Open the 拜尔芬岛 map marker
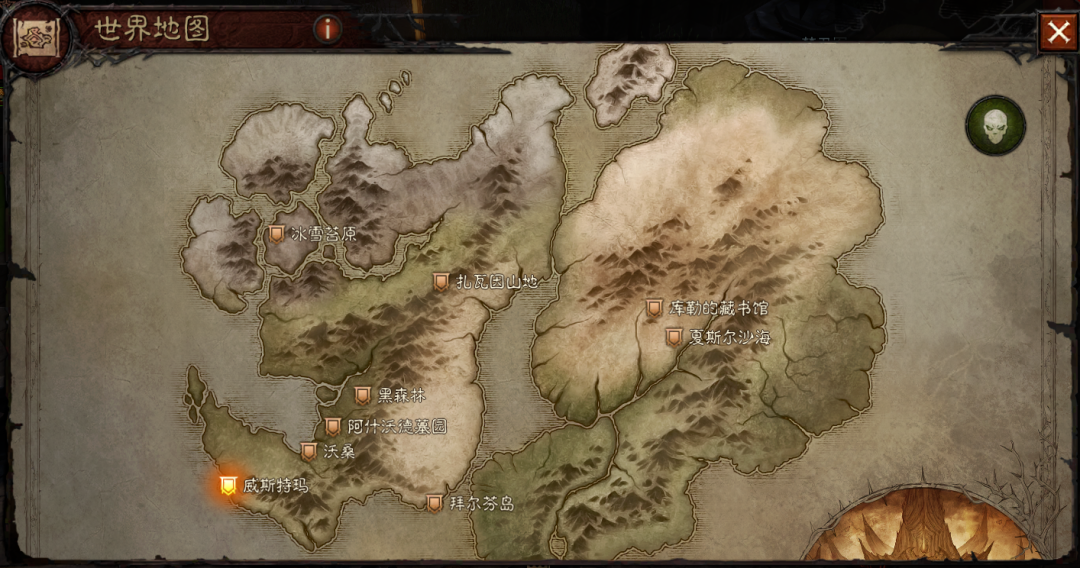The height and width of the screenshot is (568, 1080). point(434,504)
